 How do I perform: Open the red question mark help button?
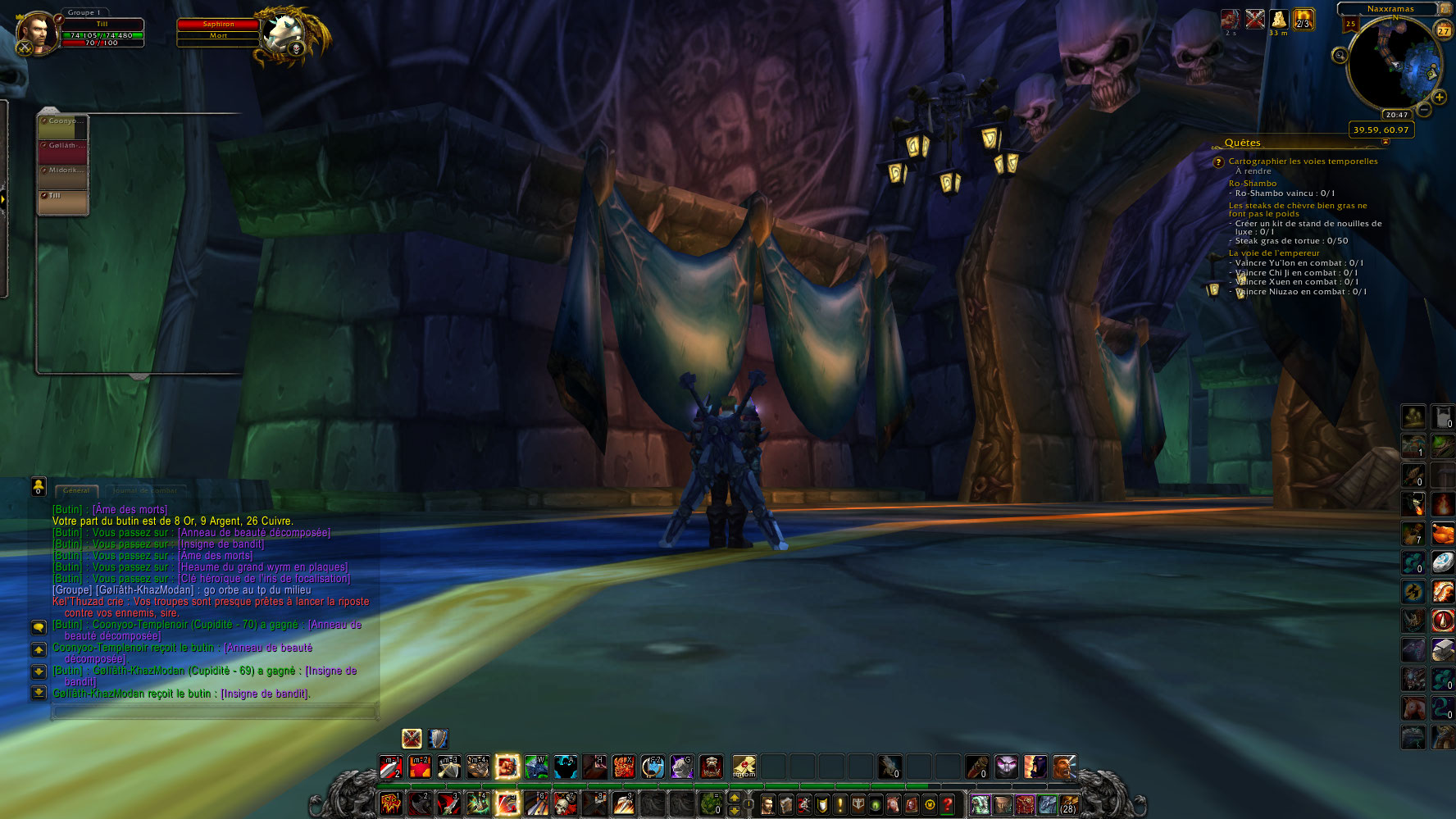click(x=948, y=804)
